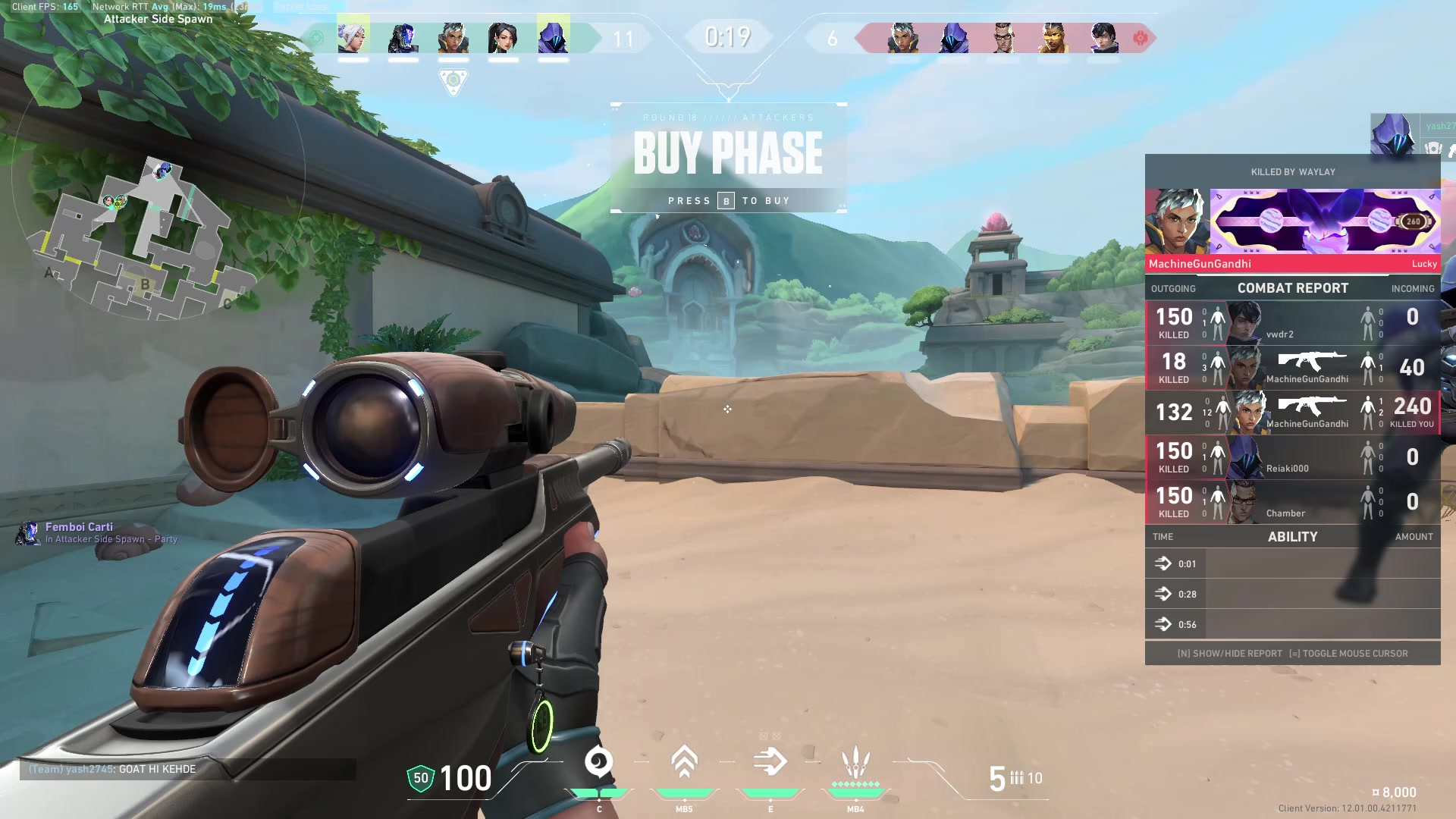Activate the Updraft ability icon
The width and height of the screenshot is (1456, 819).
[x=684, y=763]
